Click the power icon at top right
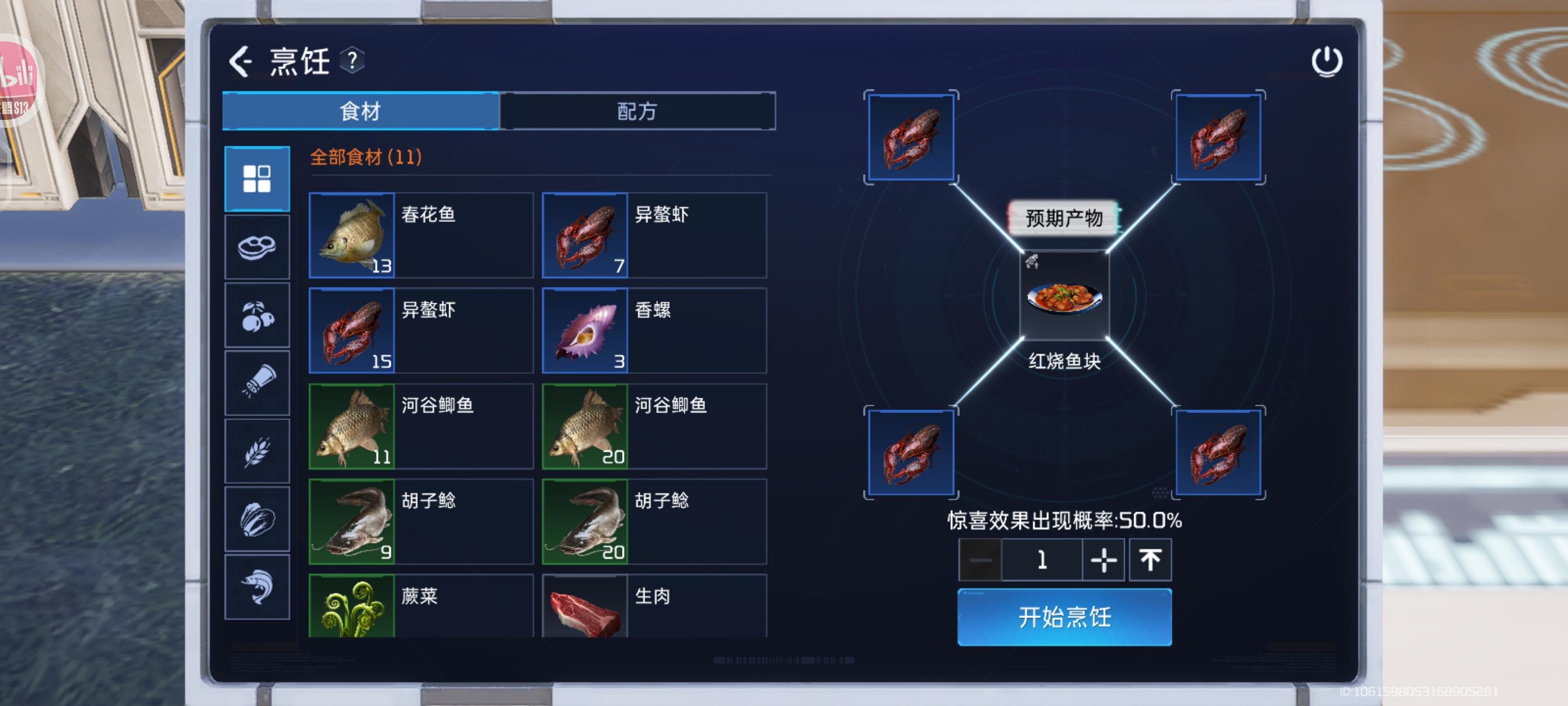 pyautogui.click(x=1327, y=61)
